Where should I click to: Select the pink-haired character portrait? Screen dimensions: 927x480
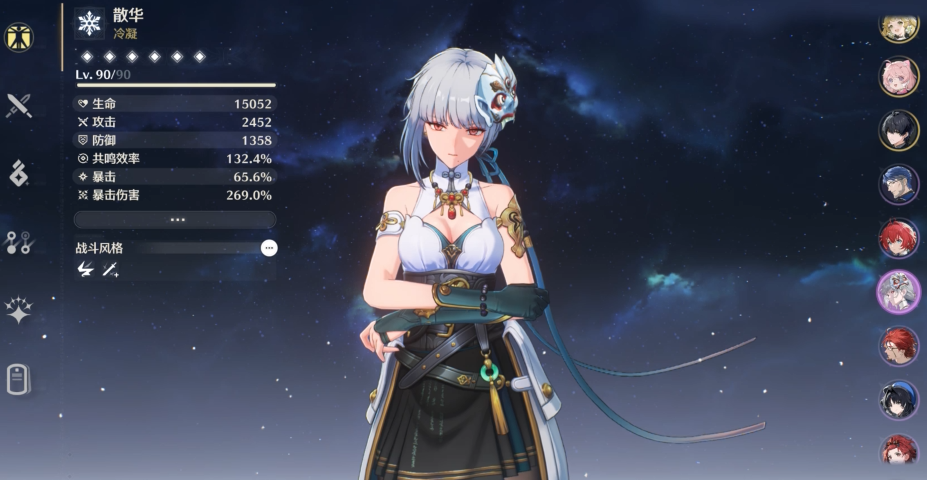(899, 77)
